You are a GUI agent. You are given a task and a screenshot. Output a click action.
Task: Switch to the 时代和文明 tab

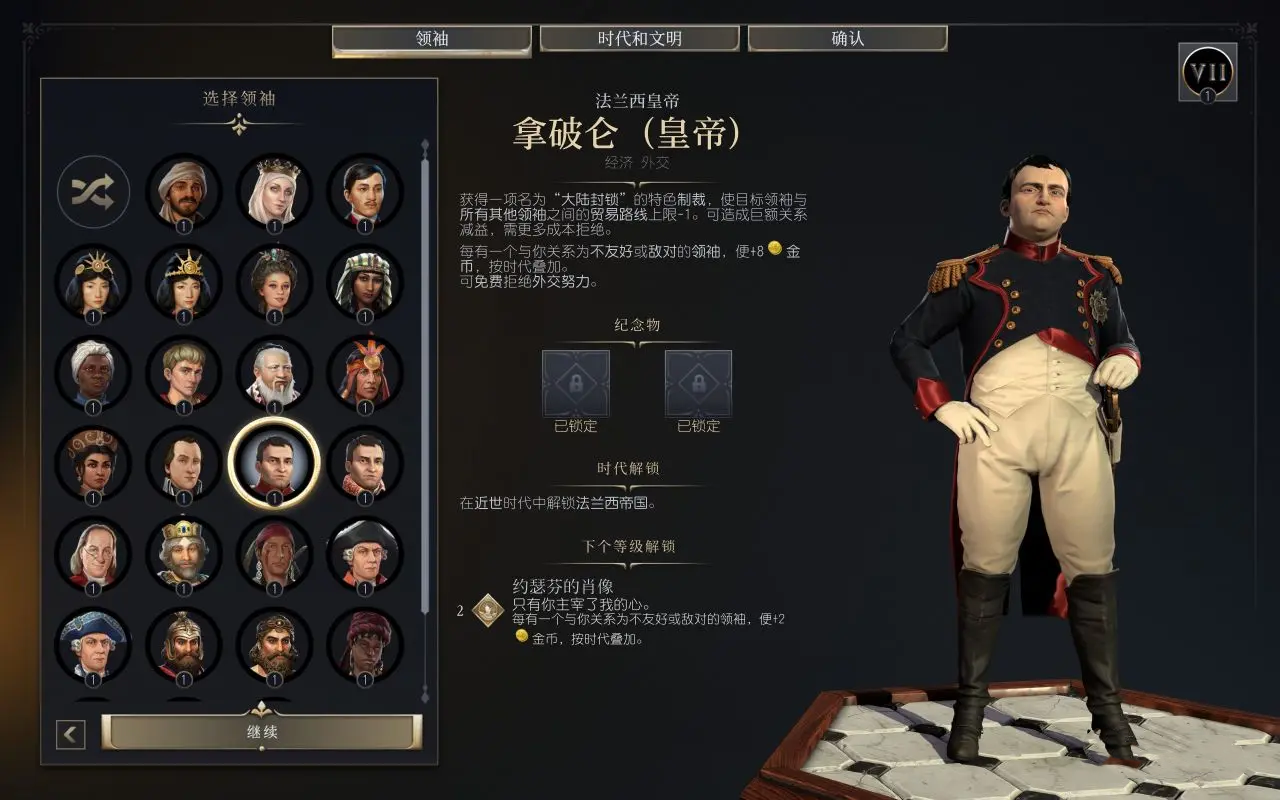(639, 39)
